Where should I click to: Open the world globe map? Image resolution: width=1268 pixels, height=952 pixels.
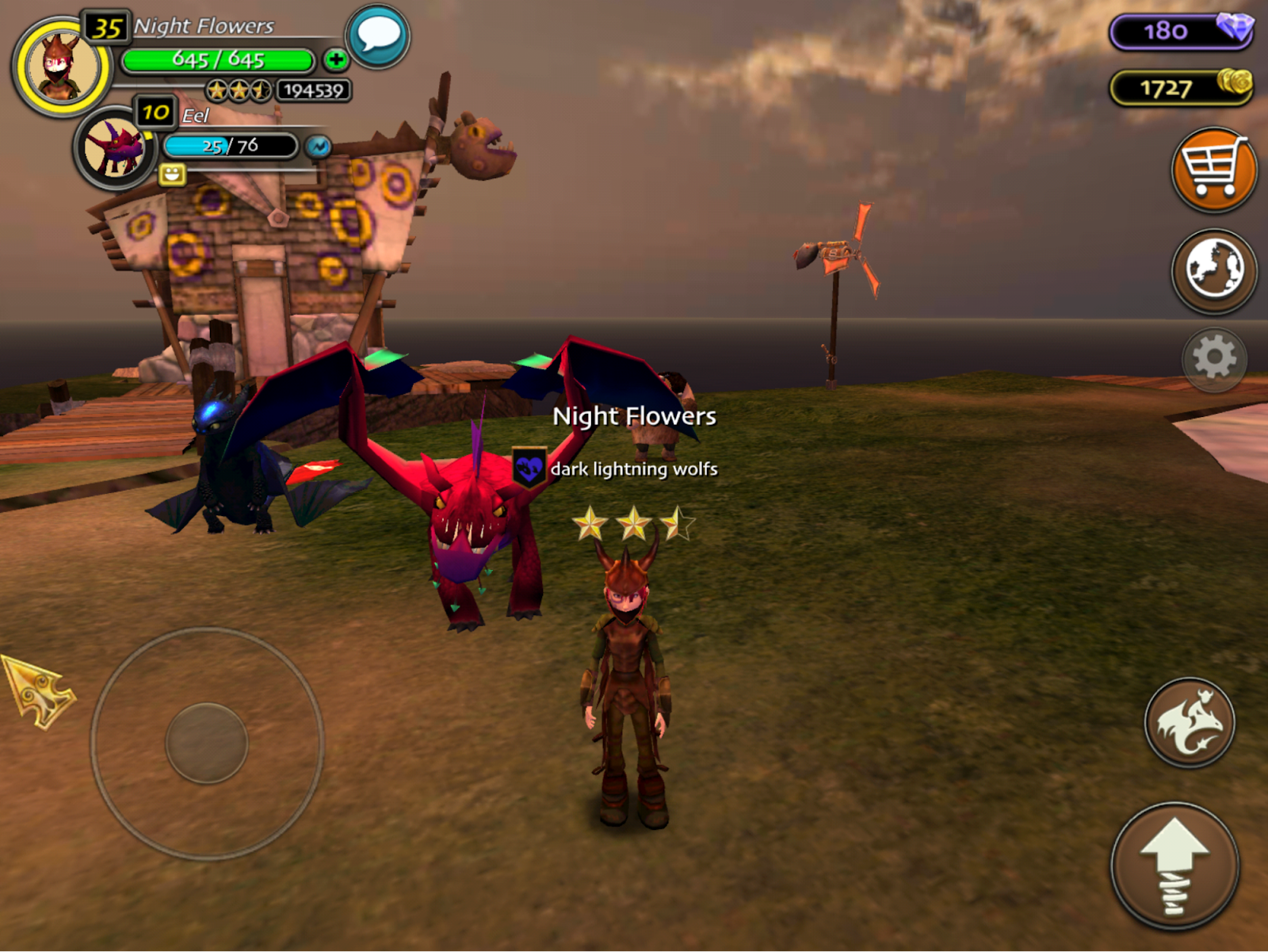(1213, 270)
